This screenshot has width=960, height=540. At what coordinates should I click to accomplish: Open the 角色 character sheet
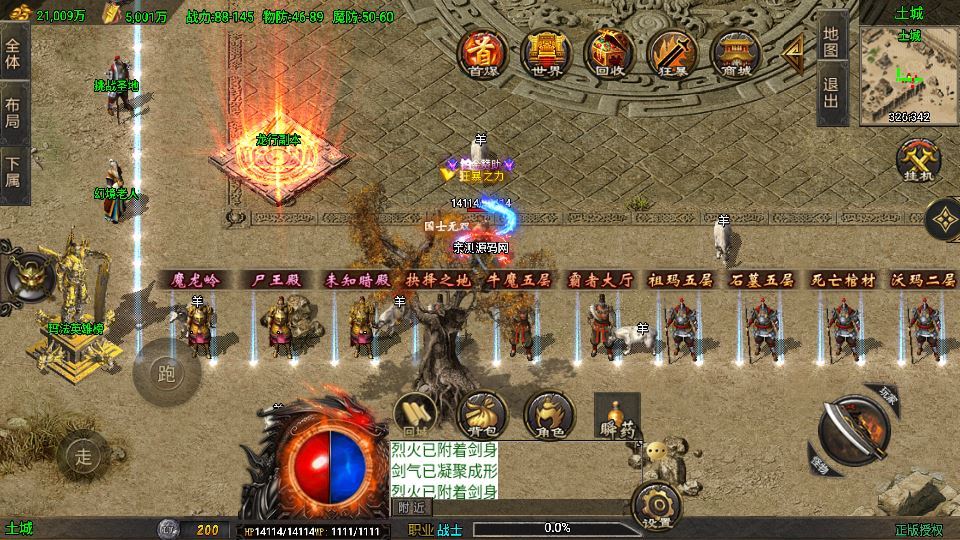547,415
